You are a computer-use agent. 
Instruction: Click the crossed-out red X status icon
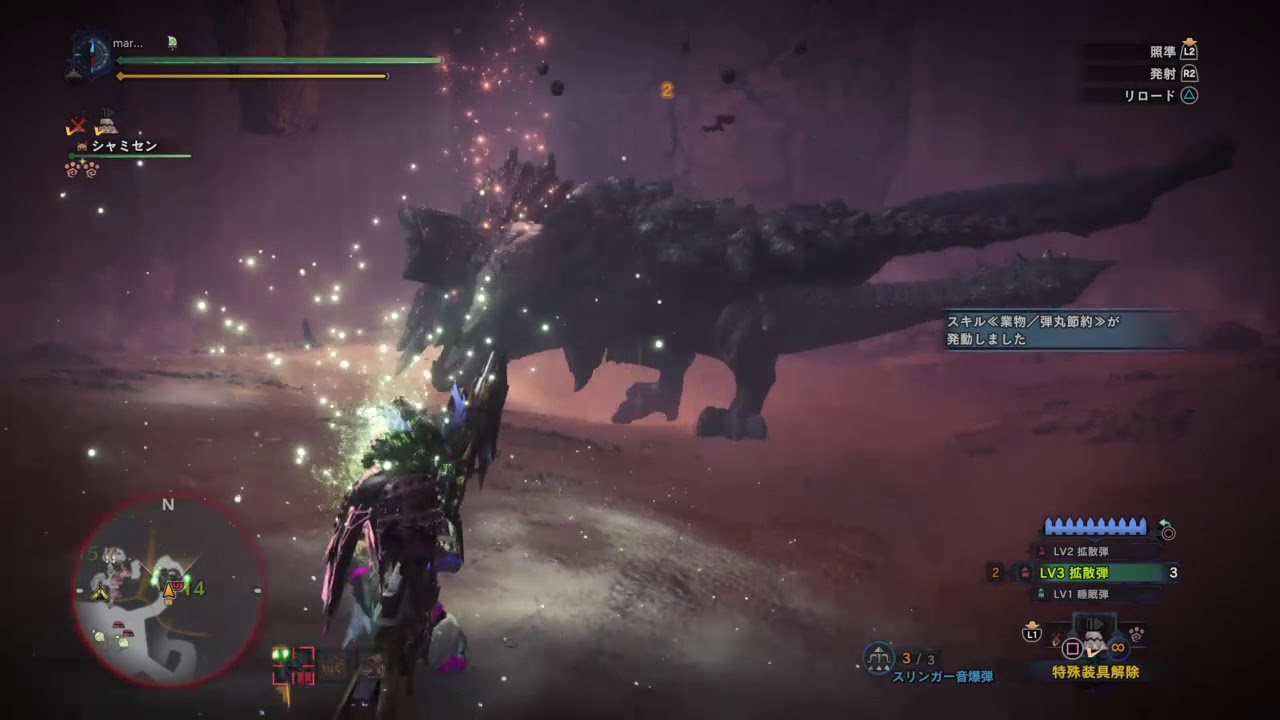(76, 126)
